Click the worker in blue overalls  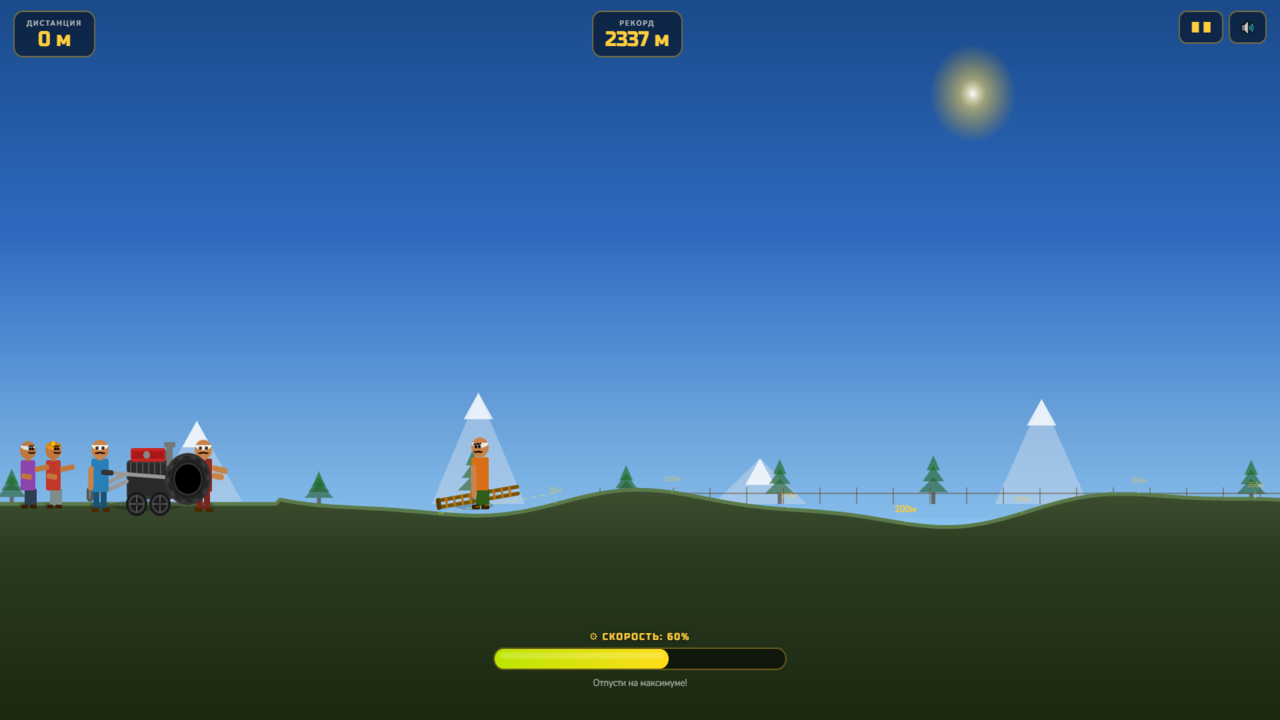click(x=99, y=475)
